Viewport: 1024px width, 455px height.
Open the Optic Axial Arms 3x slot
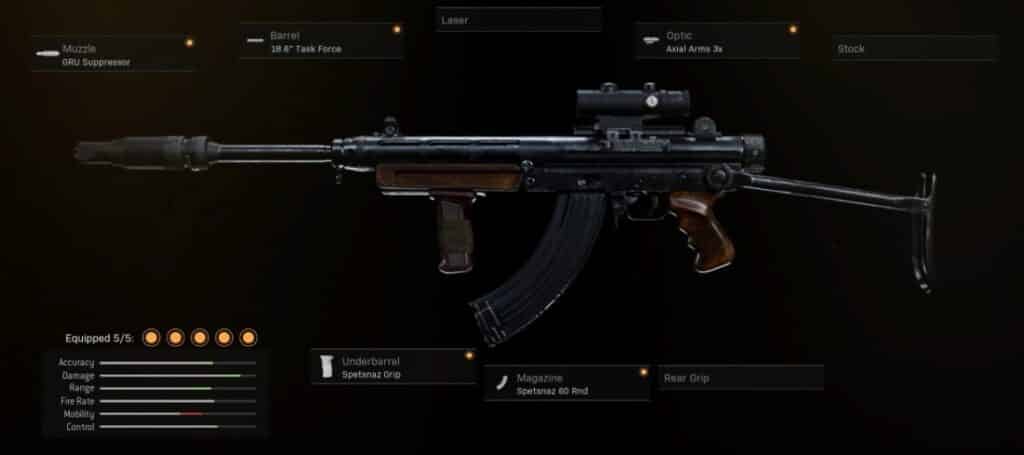click(716, 42)
